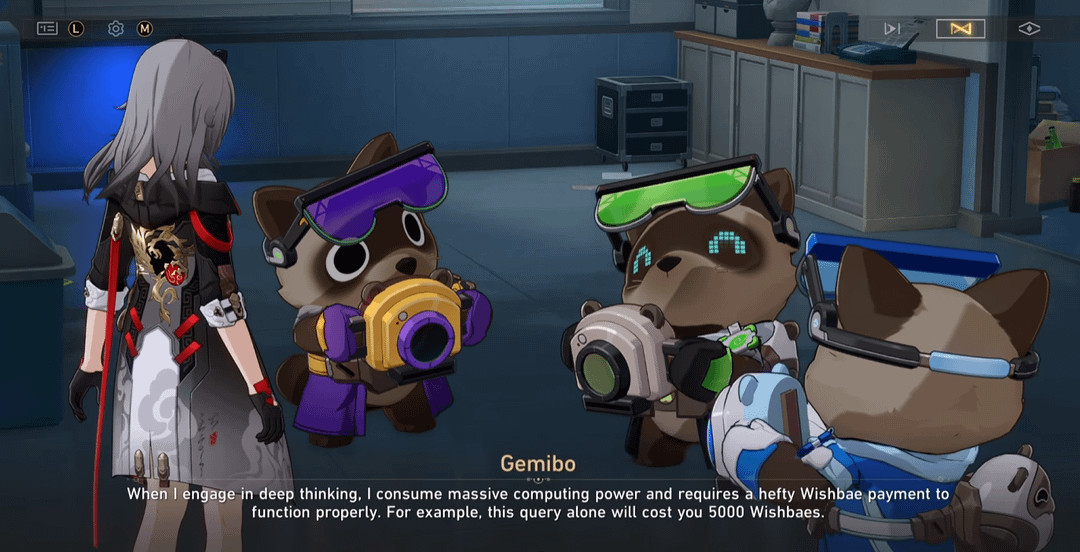The height and width of the screenshot is (552, 1080).
Task: Hide the interface with the eye icon
Action: (x=1029, y=28)
